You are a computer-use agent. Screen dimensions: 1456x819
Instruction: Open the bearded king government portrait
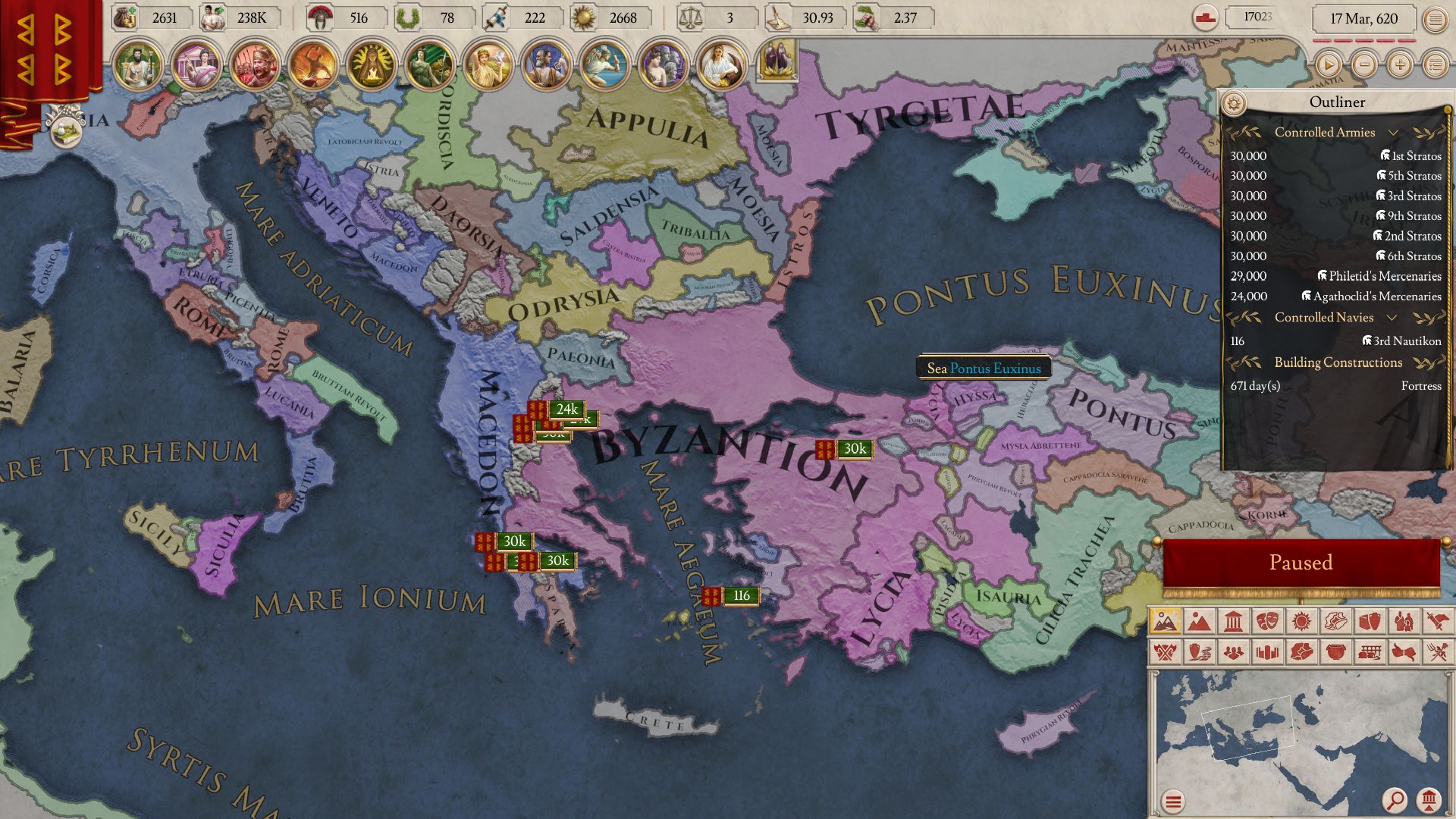(x=137, y=64)
